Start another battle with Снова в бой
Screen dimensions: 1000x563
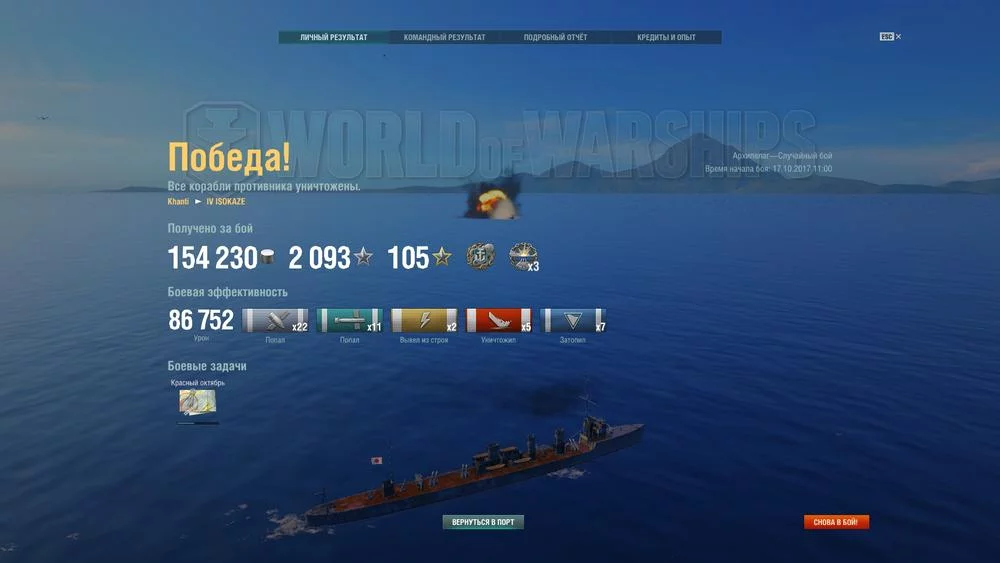837,522
